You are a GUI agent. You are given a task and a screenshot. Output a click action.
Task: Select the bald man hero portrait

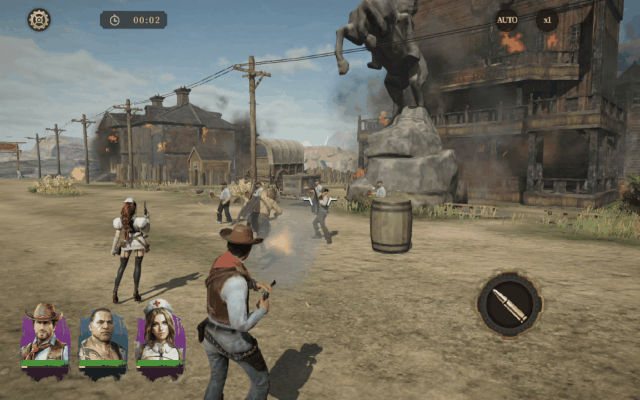coord(103,337)
